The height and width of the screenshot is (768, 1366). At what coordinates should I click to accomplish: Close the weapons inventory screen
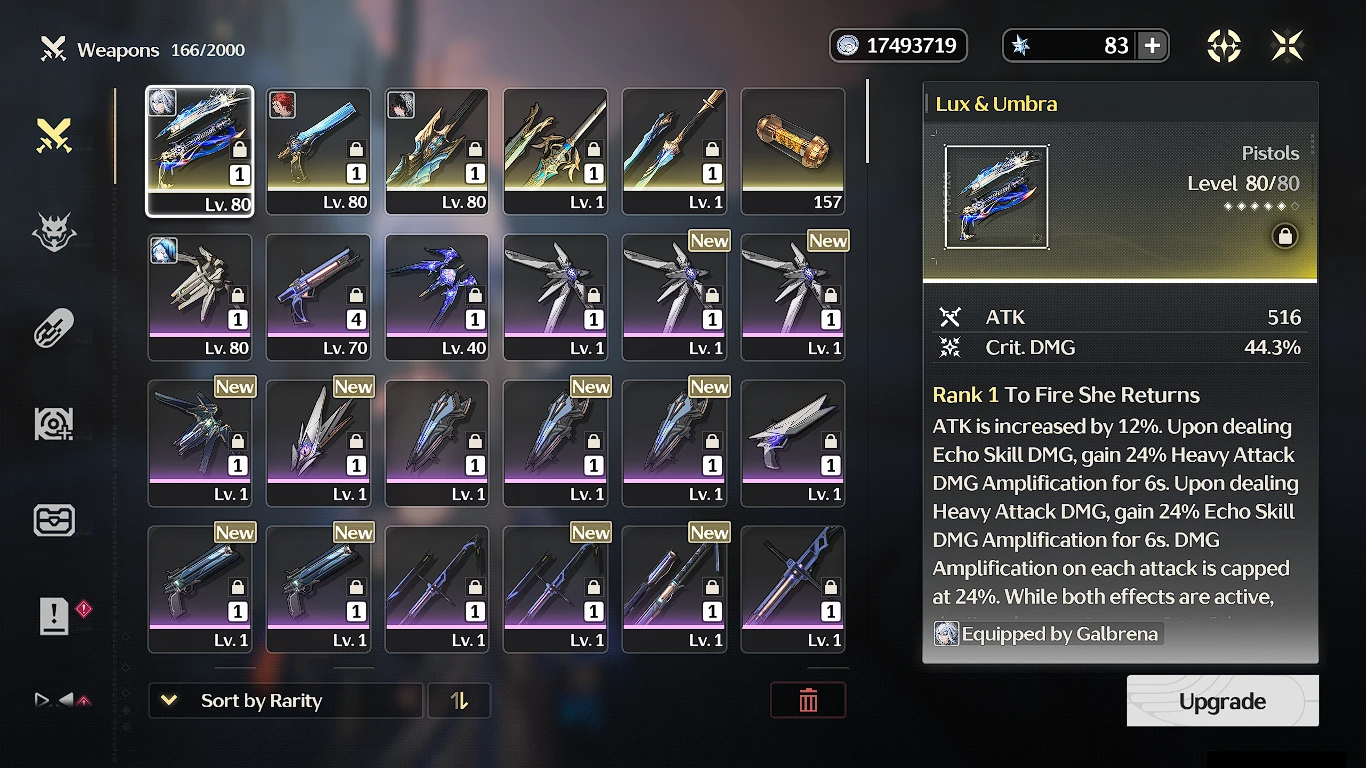(1287, 45)
